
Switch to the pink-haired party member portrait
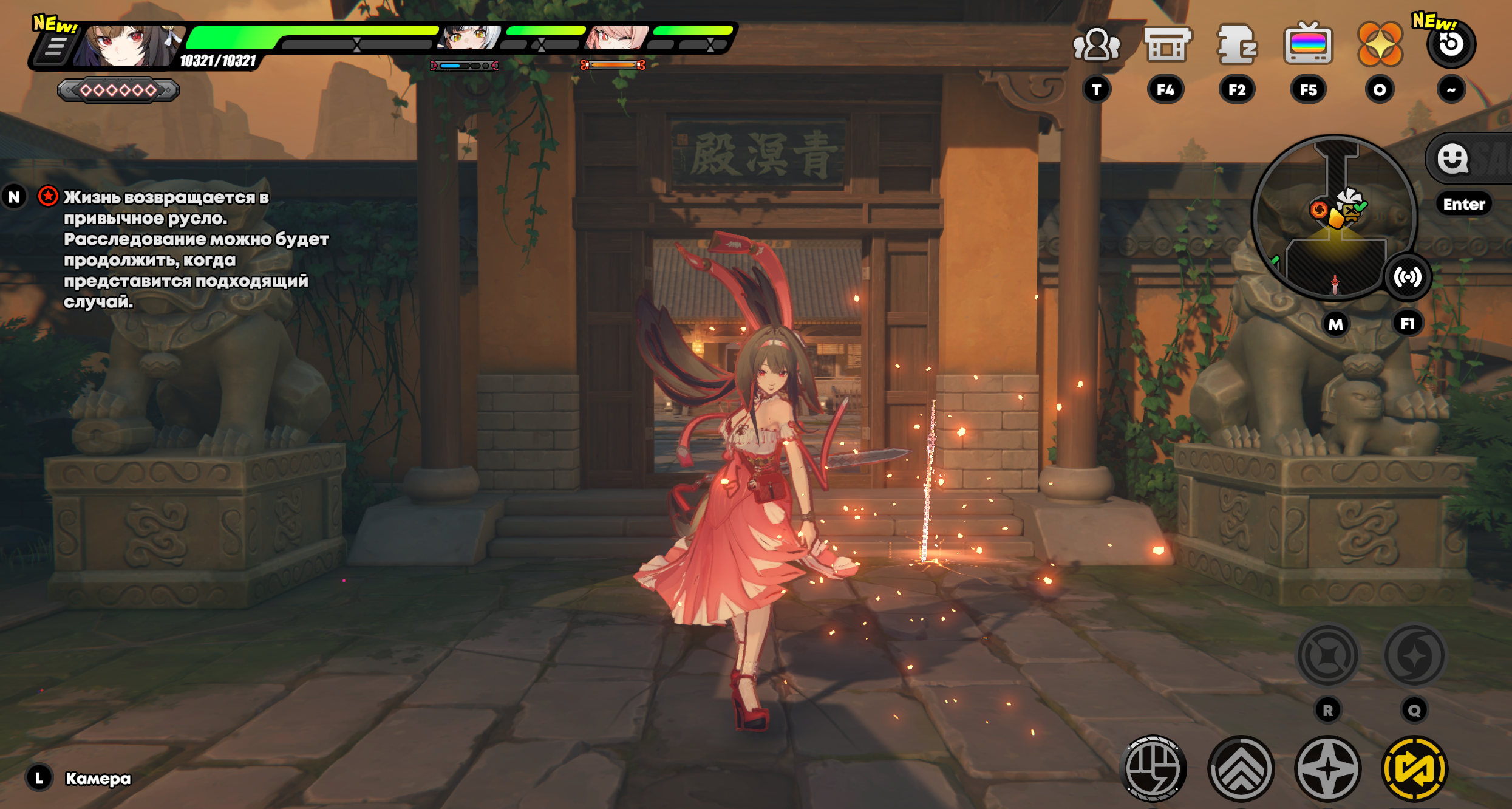pyautogui.click(x=616, y=38)
